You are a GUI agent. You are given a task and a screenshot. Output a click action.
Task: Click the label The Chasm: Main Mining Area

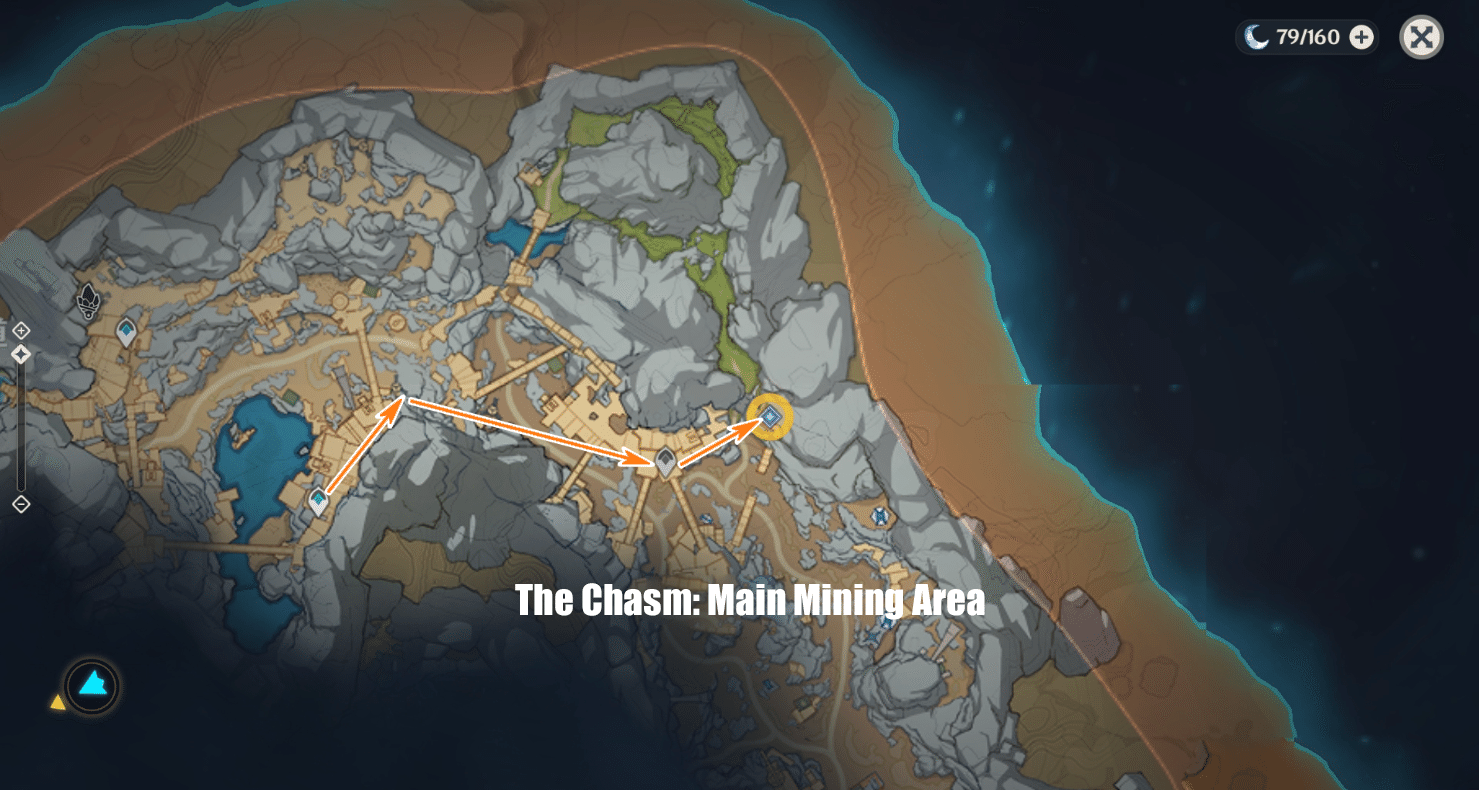[x=749, y=600]
